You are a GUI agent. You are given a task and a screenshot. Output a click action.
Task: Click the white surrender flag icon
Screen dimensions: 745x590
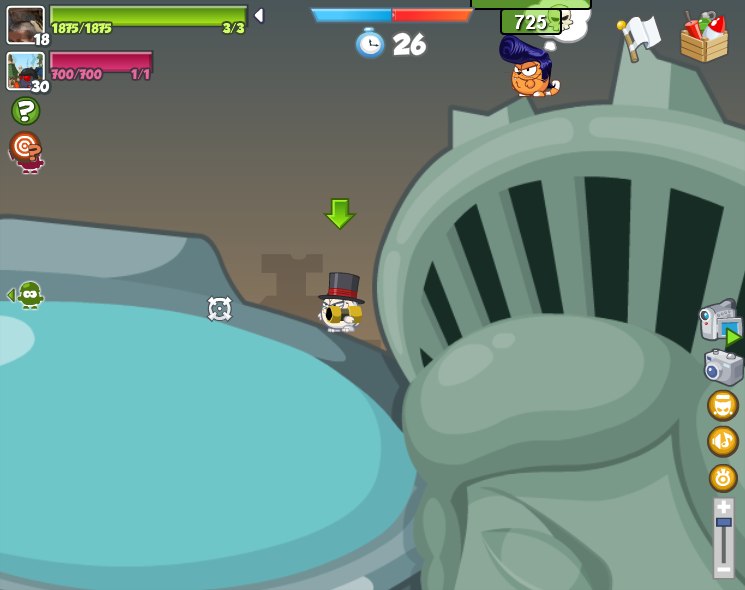(x=638, y=37)
